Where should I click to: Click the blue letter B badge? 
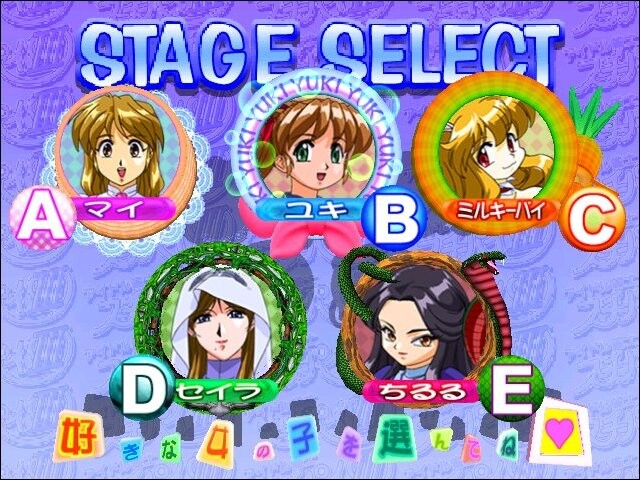394,218
